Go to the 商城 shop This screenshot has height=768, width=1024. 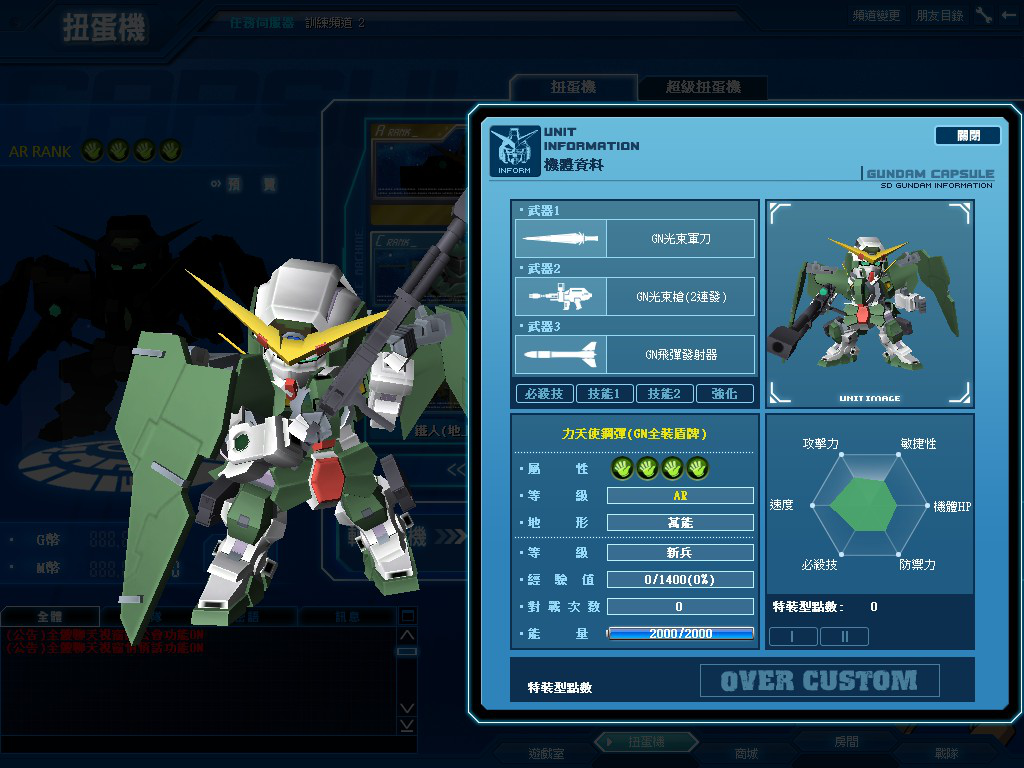pyautogui.click(x=747, y=753)
